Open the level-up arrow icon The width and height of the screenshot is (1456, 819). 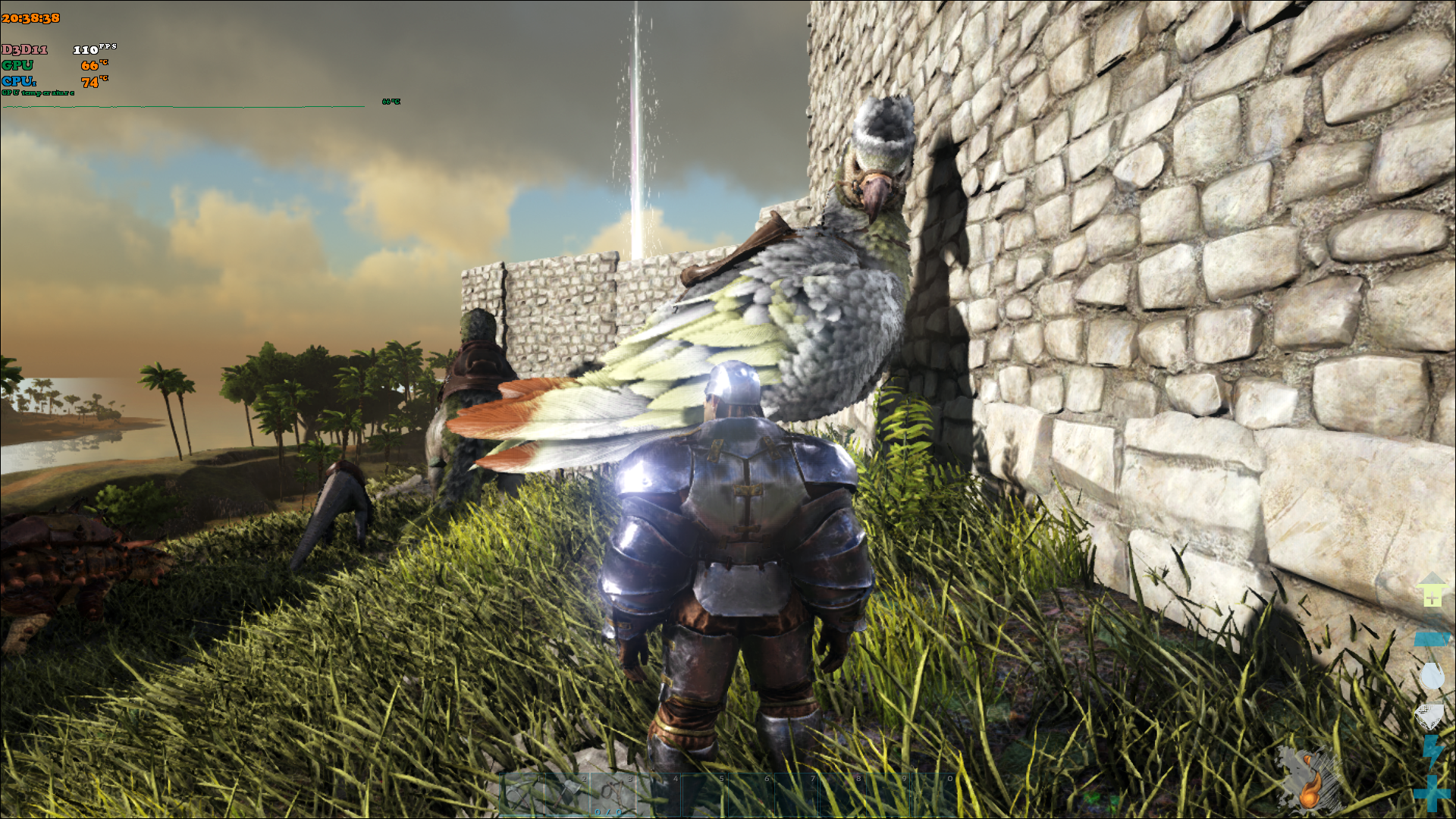[1432, 591]
